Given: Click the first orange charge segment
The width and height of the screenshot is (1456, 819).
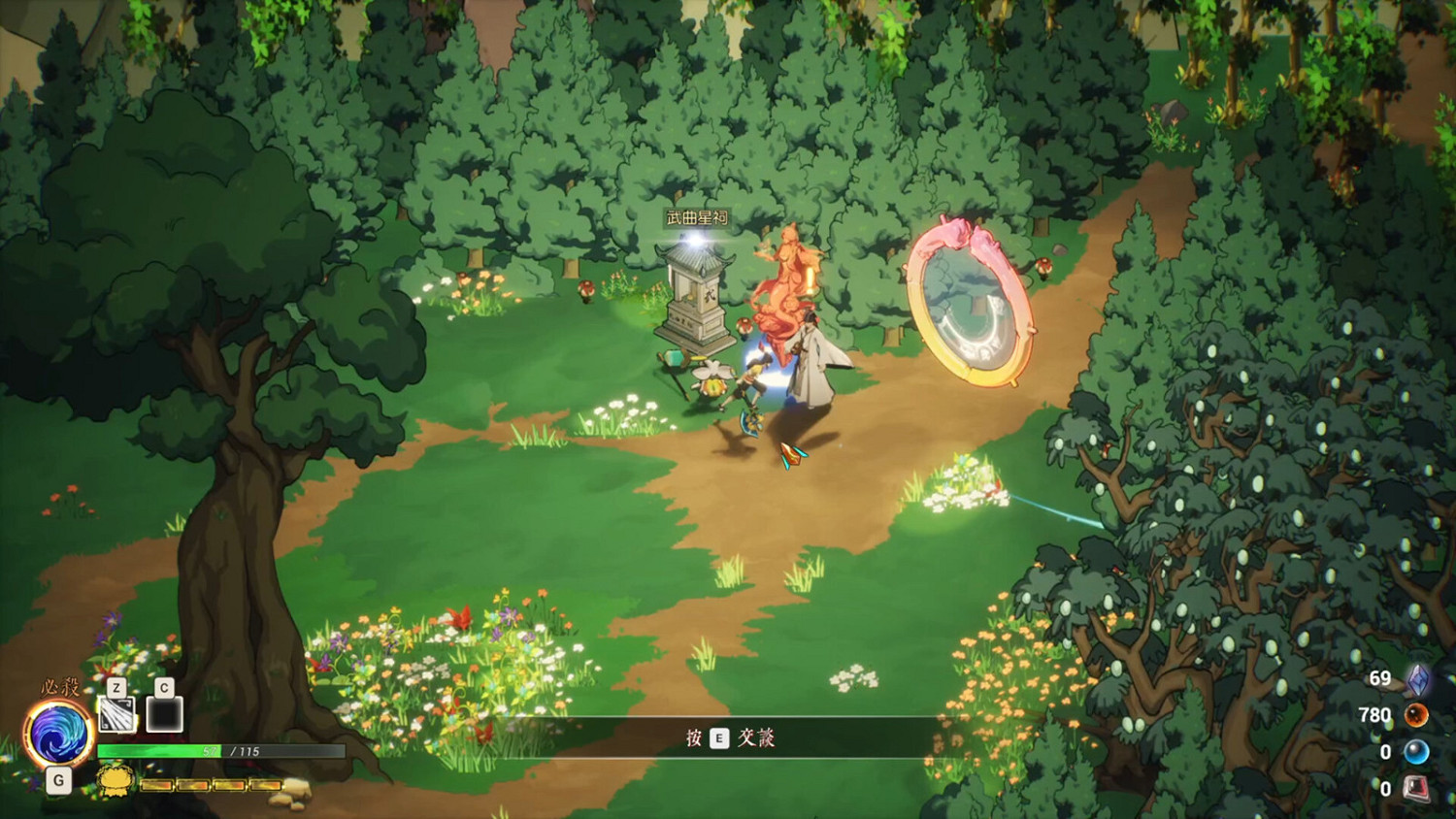Looking at the screenshot, I should pyautogui.click(x=157, y=784).
